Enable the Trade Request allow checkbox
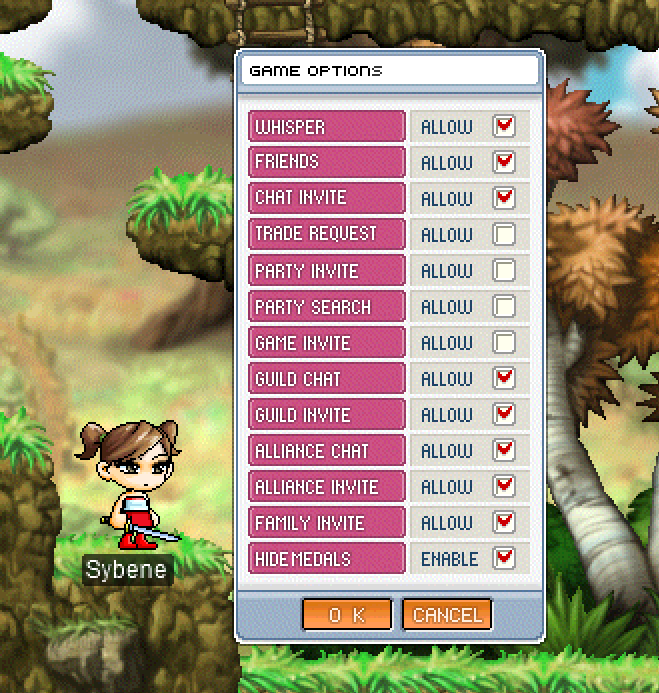The height and width of the screenshot is (693, 659). point(504,235)
